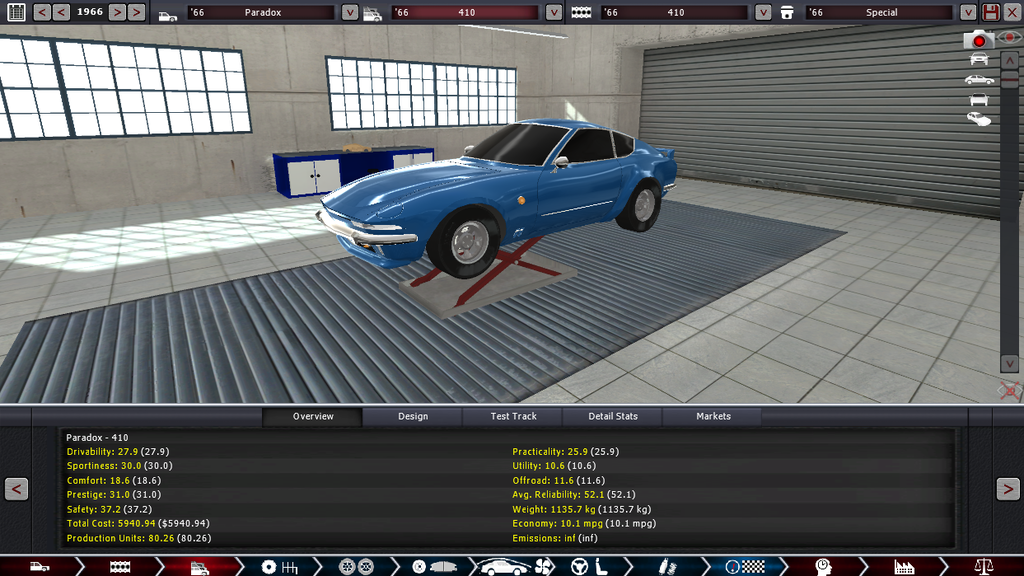Image resolution: width=1024 pixels, height=576 pixels.
Task: Switch to the Markets tab
Action: (x=713, y=416)
